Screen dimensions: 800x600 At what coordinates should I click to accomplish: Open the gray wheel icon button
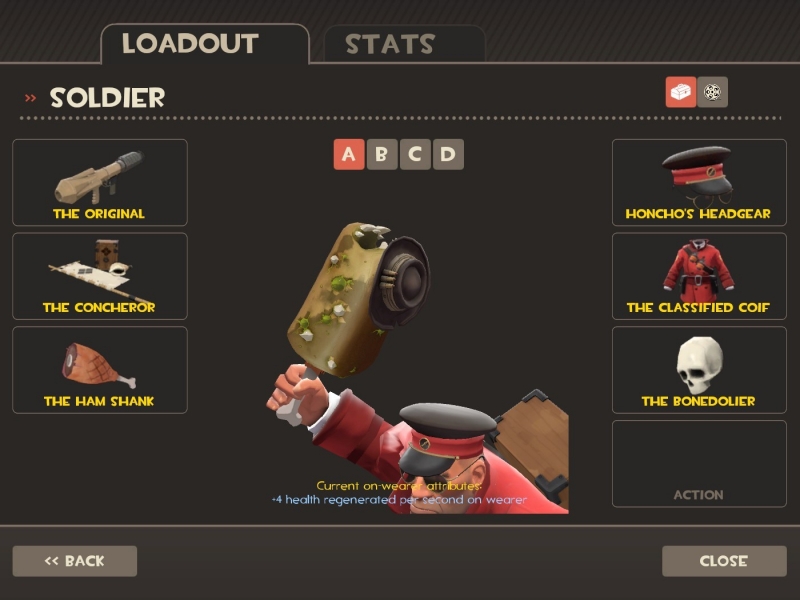713,92
